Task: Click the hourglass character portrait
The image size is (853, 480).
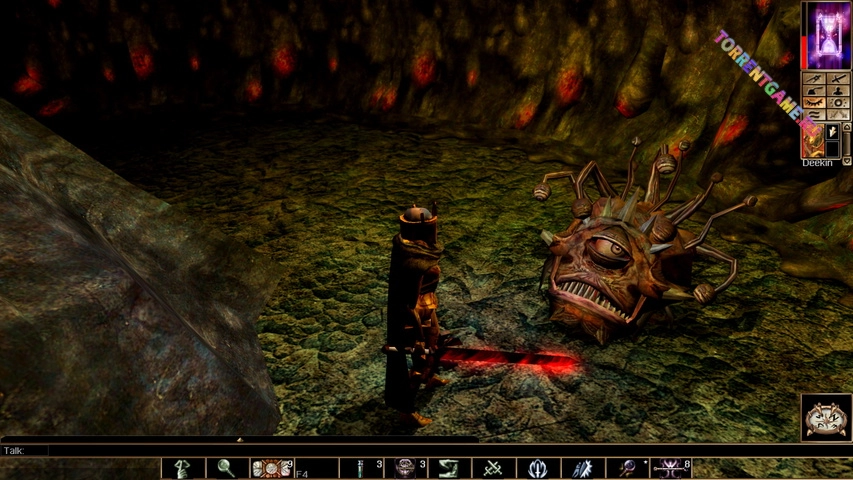Action: tap(826, 35)
